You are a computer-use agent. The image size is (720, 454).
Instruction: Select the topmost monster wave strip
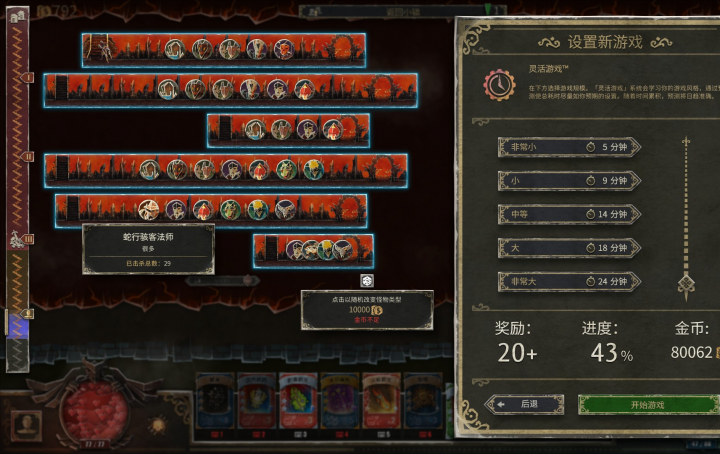[222, 48]
